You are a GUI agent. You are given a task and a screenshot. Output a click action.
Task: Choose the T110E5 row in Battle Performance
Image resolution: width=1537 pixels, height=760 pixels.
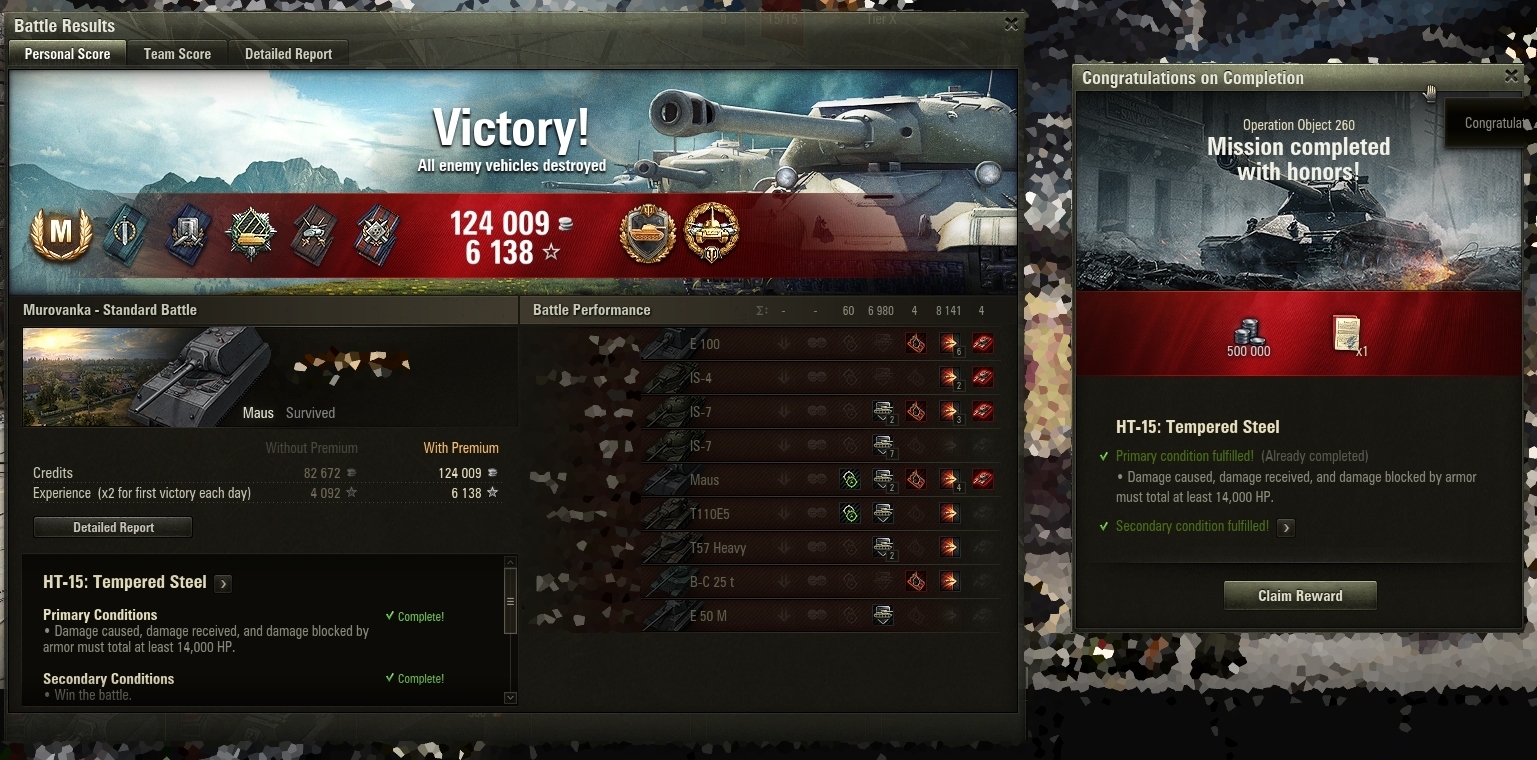(x=760, y=514)
